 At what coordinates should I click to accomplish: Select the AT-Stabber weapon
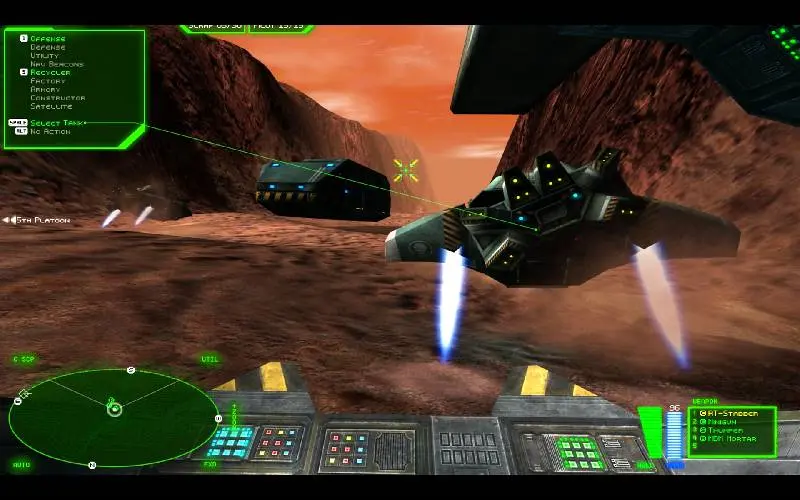point(735,413)
